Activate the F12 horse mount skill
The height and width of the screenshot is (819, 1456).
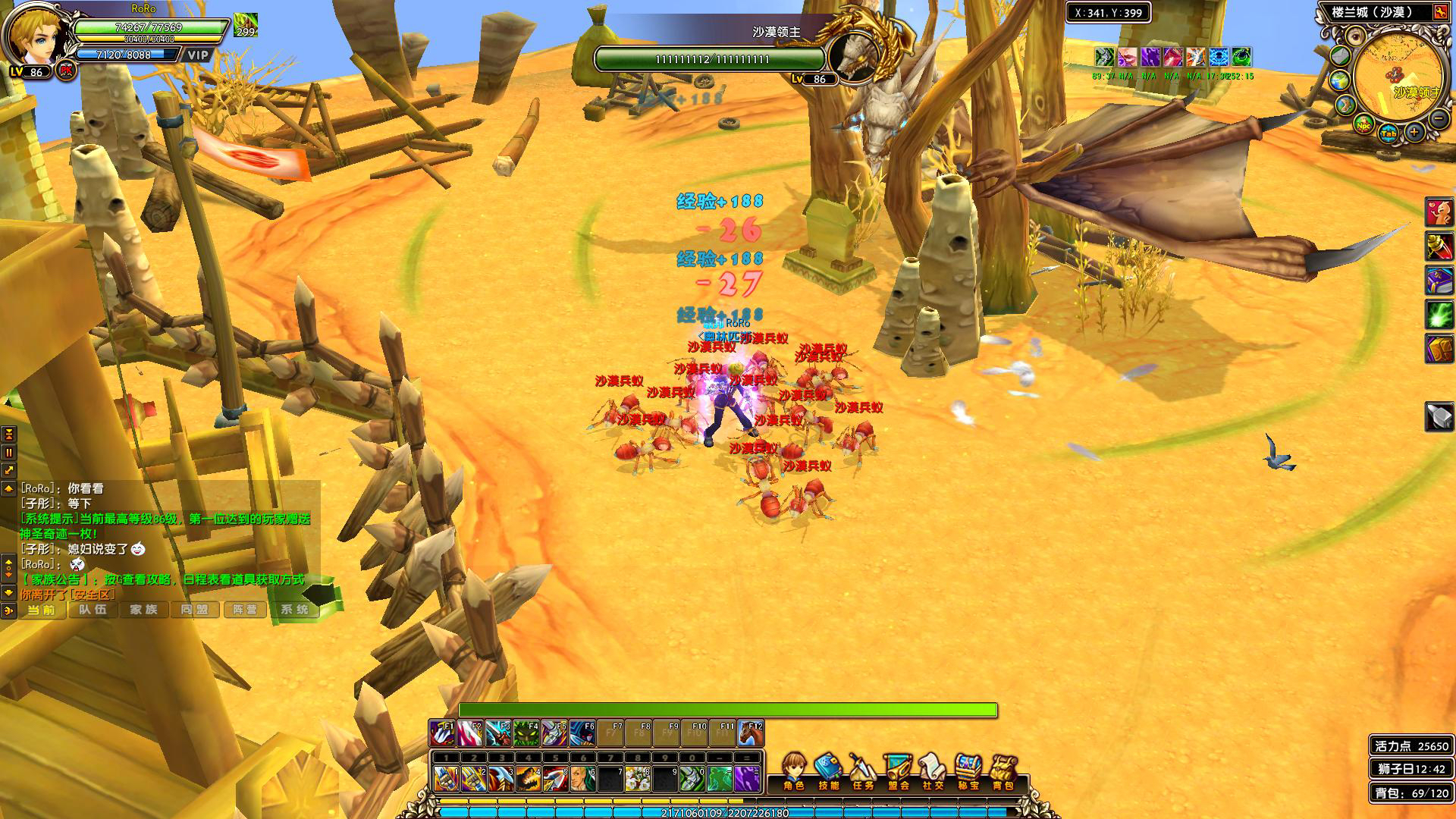751,734
